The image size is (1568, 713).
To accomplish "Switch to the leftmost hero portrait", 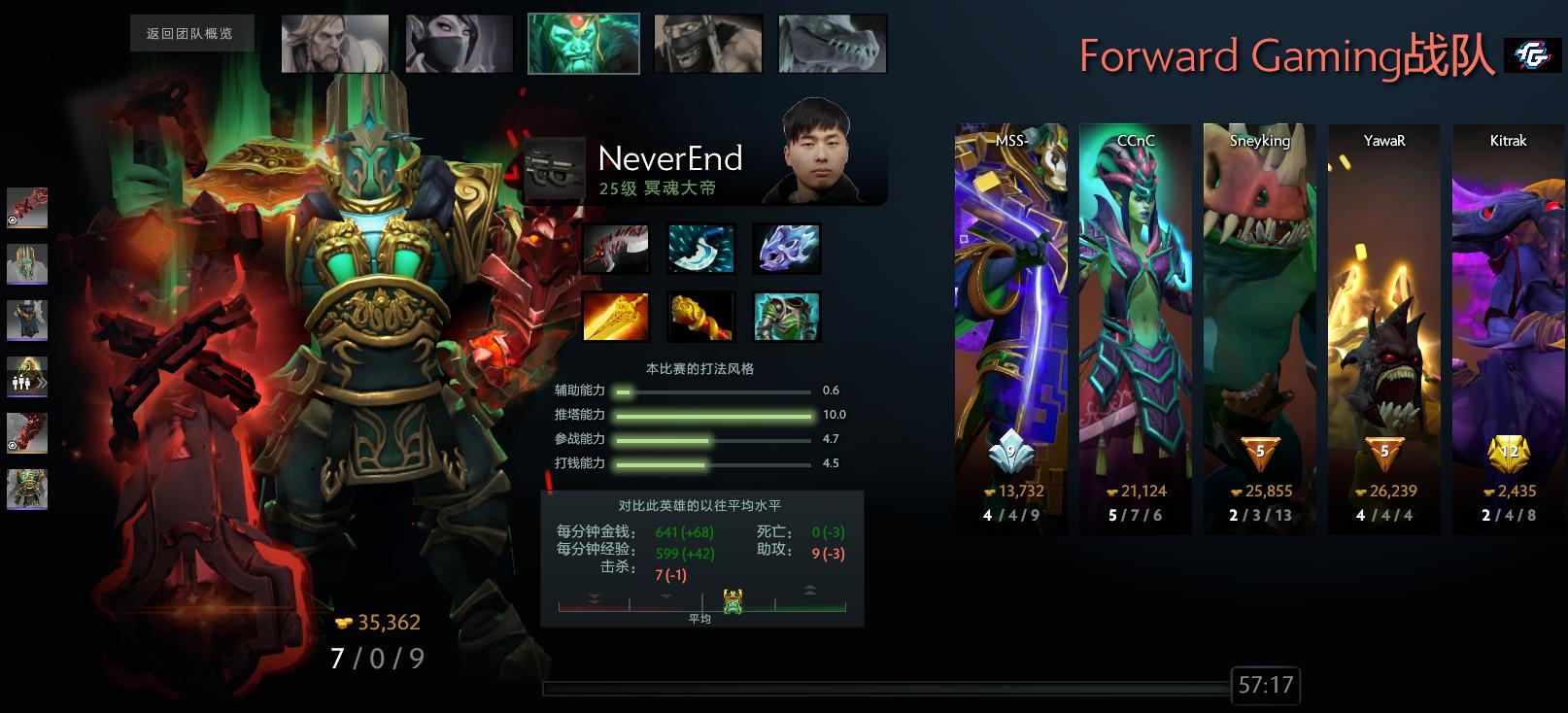I will pyautogui.click(x=334, y=42).
